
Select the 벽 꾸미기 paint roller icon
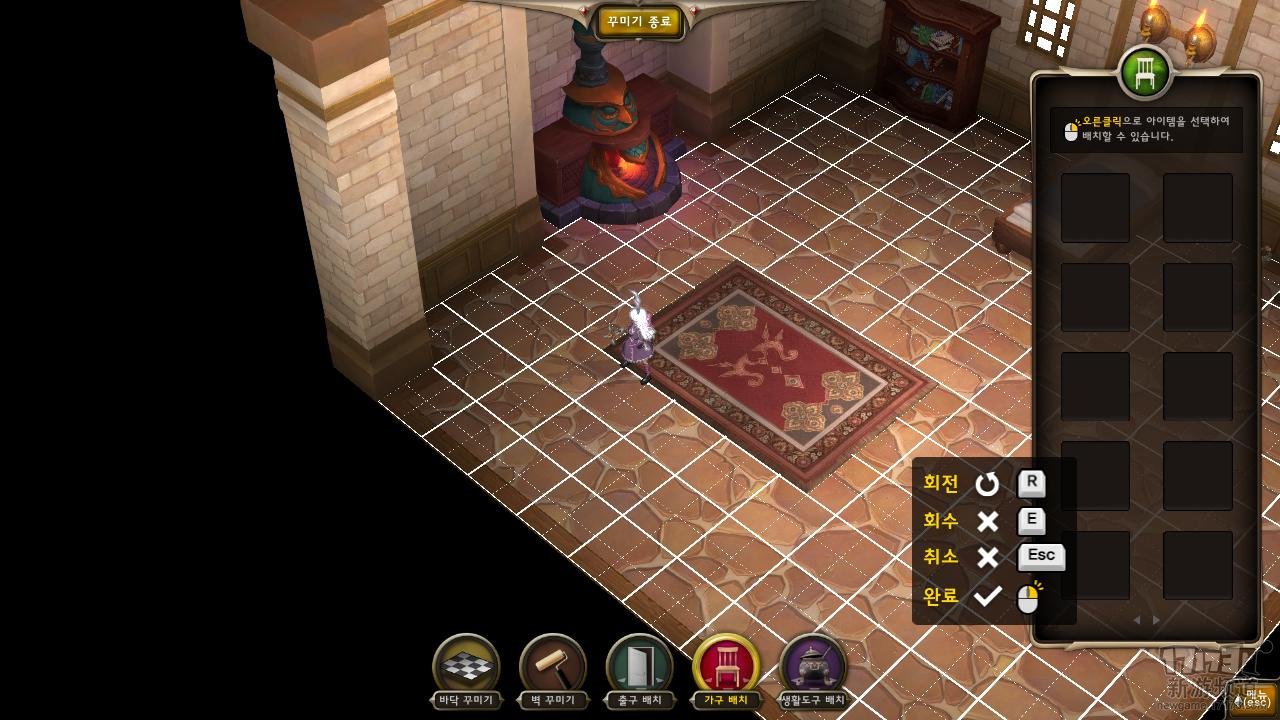[553, 665]
